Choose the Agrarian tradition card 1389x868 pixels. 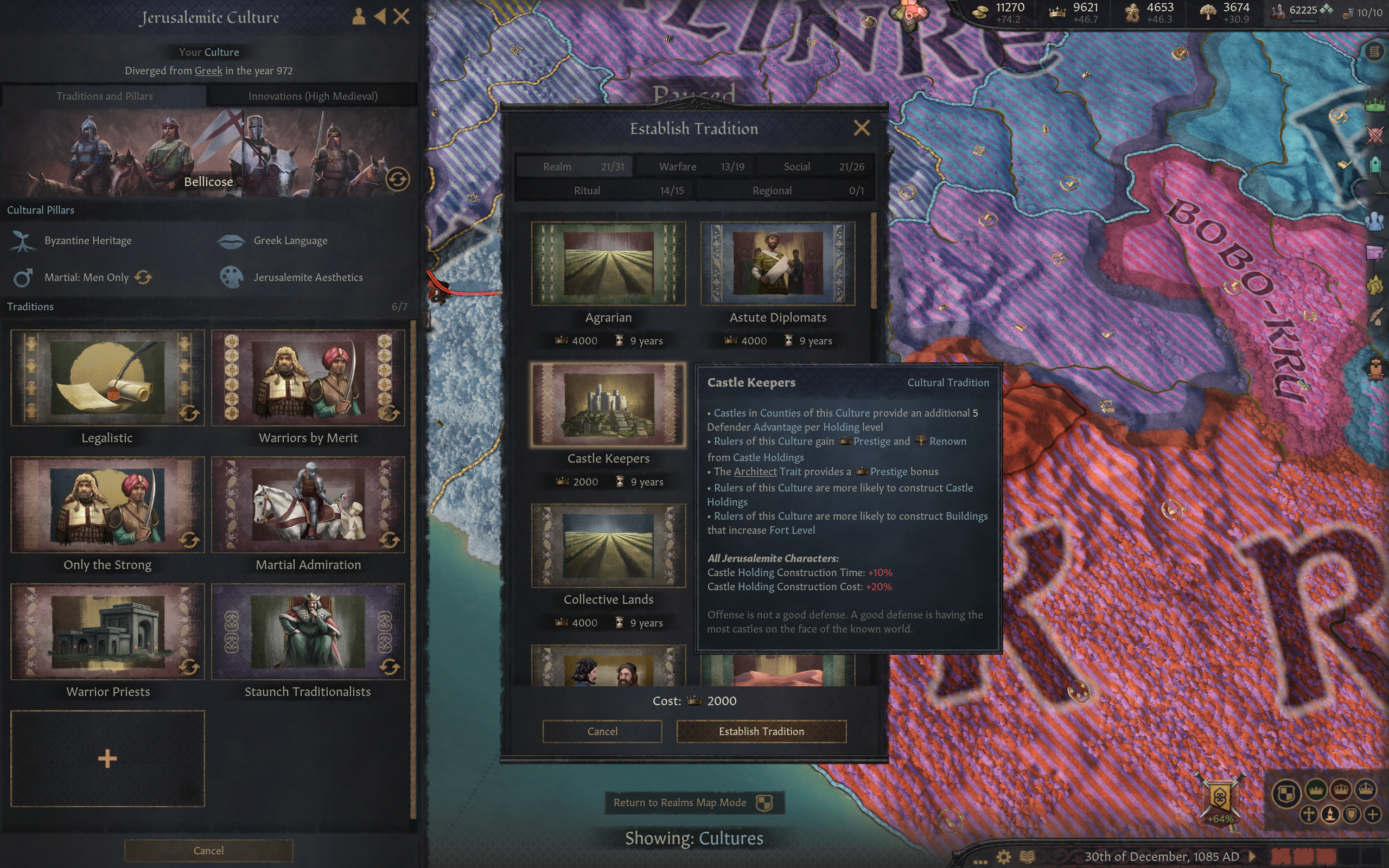point(608,264)
